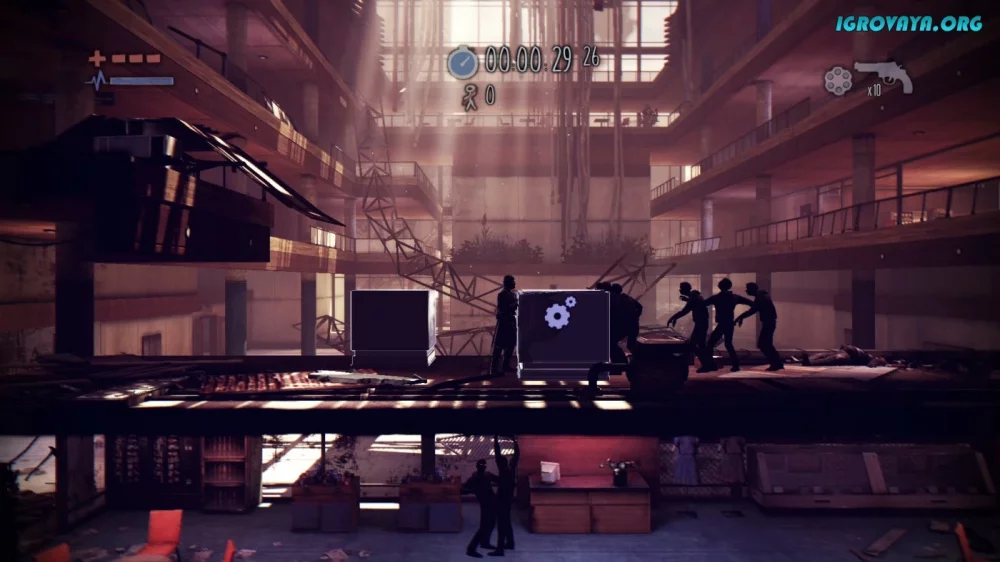This screenshot has width=1000, height=562.
Task: Click the blue stopwatch icon
Action: pyautogui.click(x=462, y=62)
